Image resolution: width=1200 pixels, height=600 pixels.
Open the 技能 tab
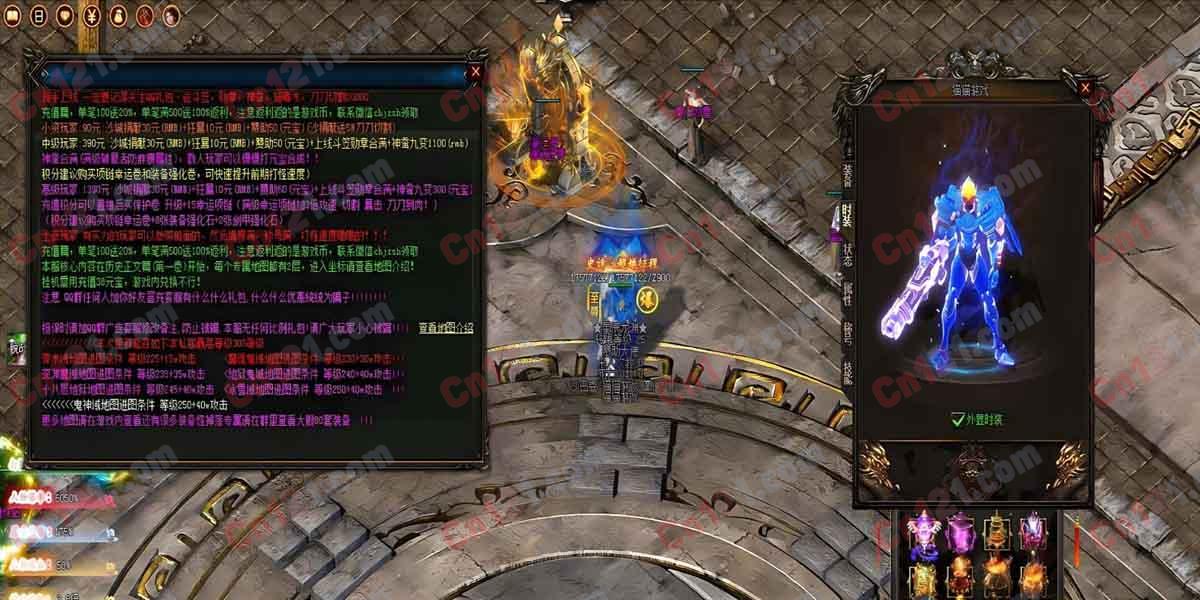click(847, 372)
